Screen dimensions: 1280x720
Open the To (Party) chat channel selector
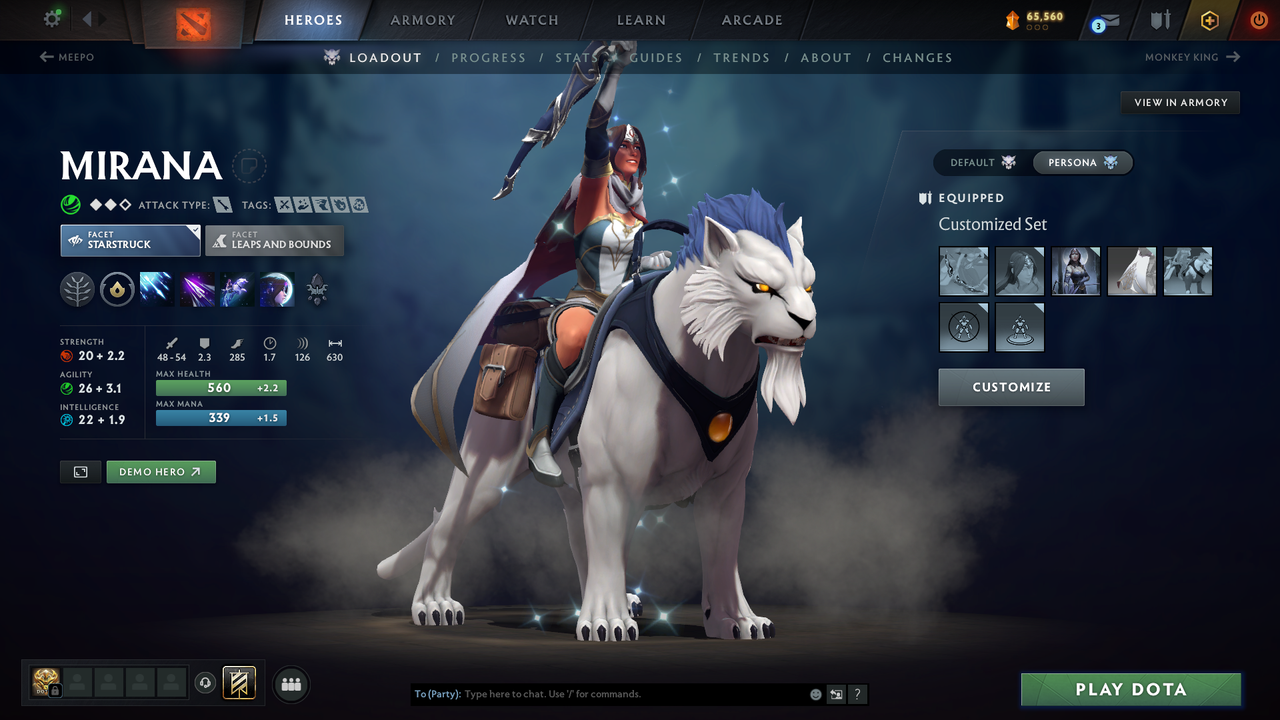click(x=440, y=693)
